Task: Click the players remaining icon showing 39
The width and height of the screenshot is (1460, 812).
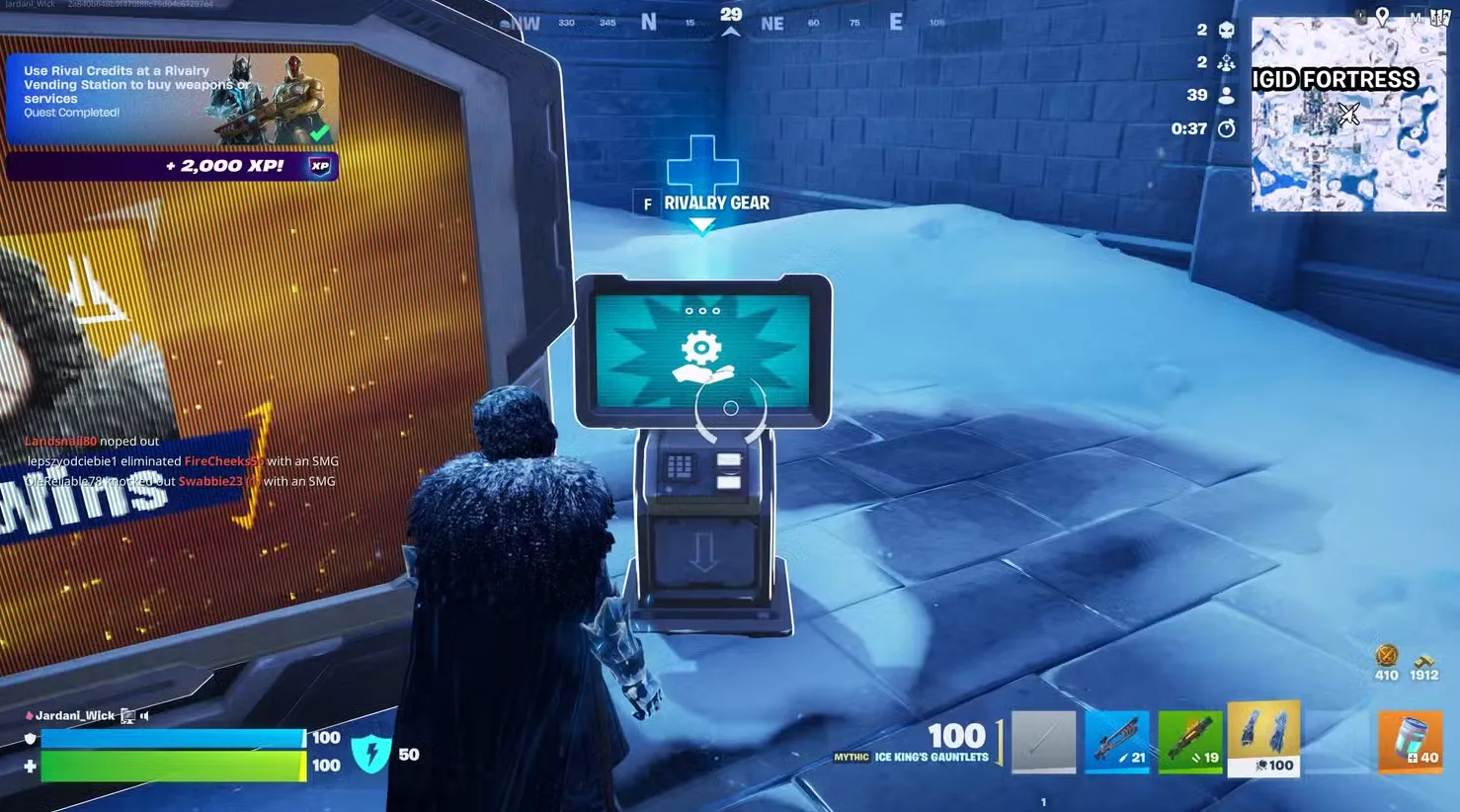Action: (x=1226, y=95)
